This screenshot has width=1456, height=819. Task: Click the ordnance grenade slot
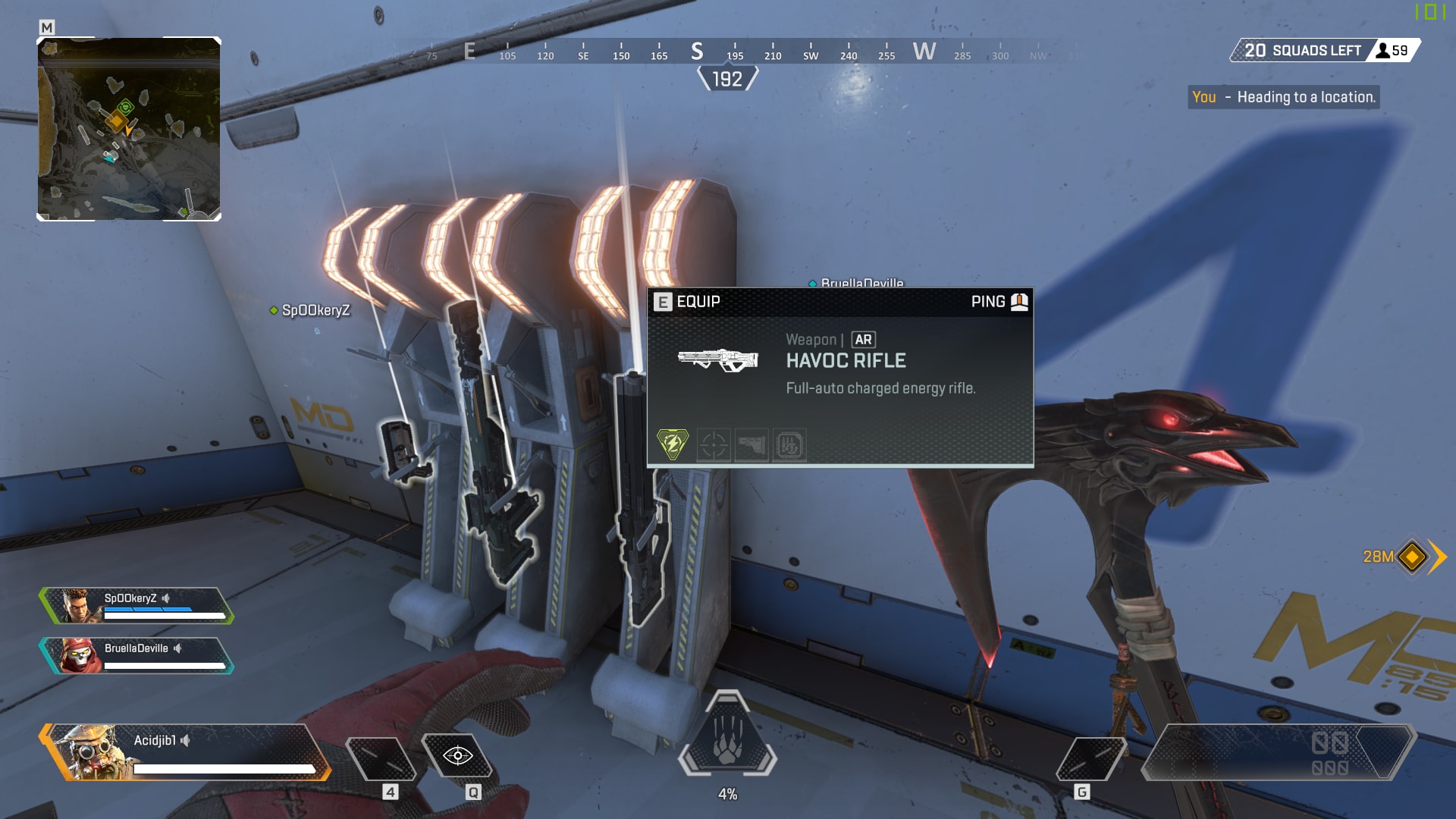pyautogui.click(x=1090, y=758)
